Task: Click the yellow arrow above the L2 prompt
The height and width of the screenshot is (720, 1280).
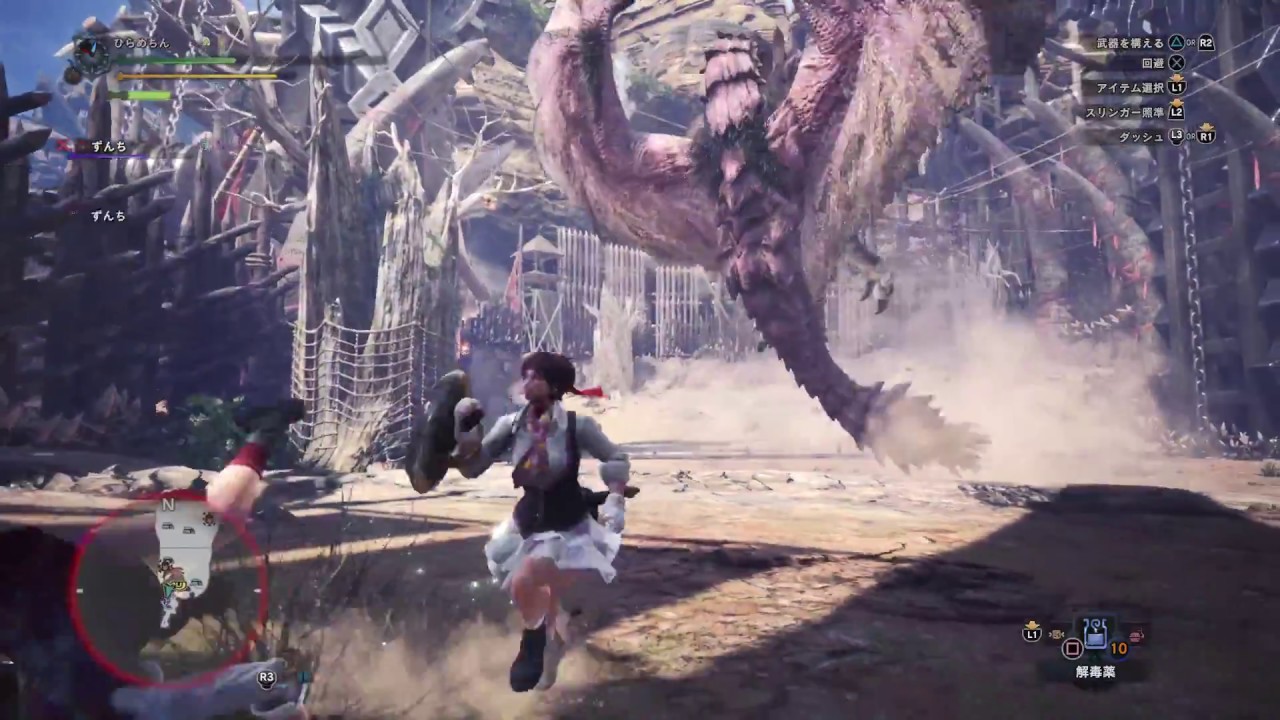Action: coord(1177,103)
